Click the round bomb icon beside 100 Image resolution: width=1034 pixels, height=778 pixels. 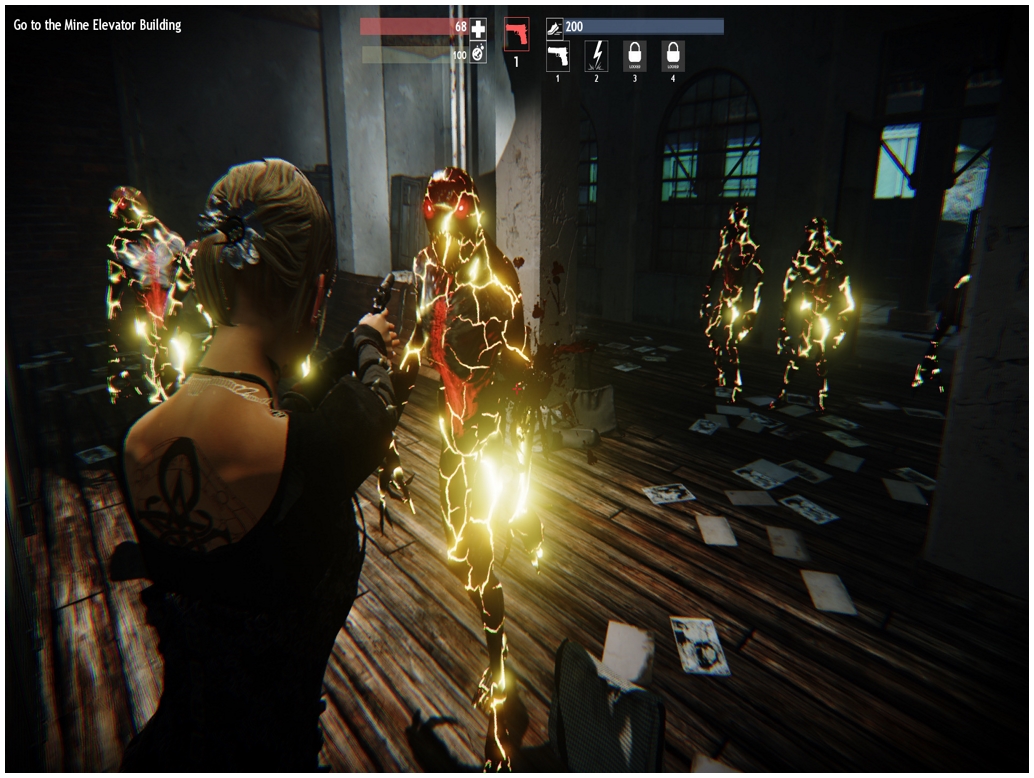479,54
